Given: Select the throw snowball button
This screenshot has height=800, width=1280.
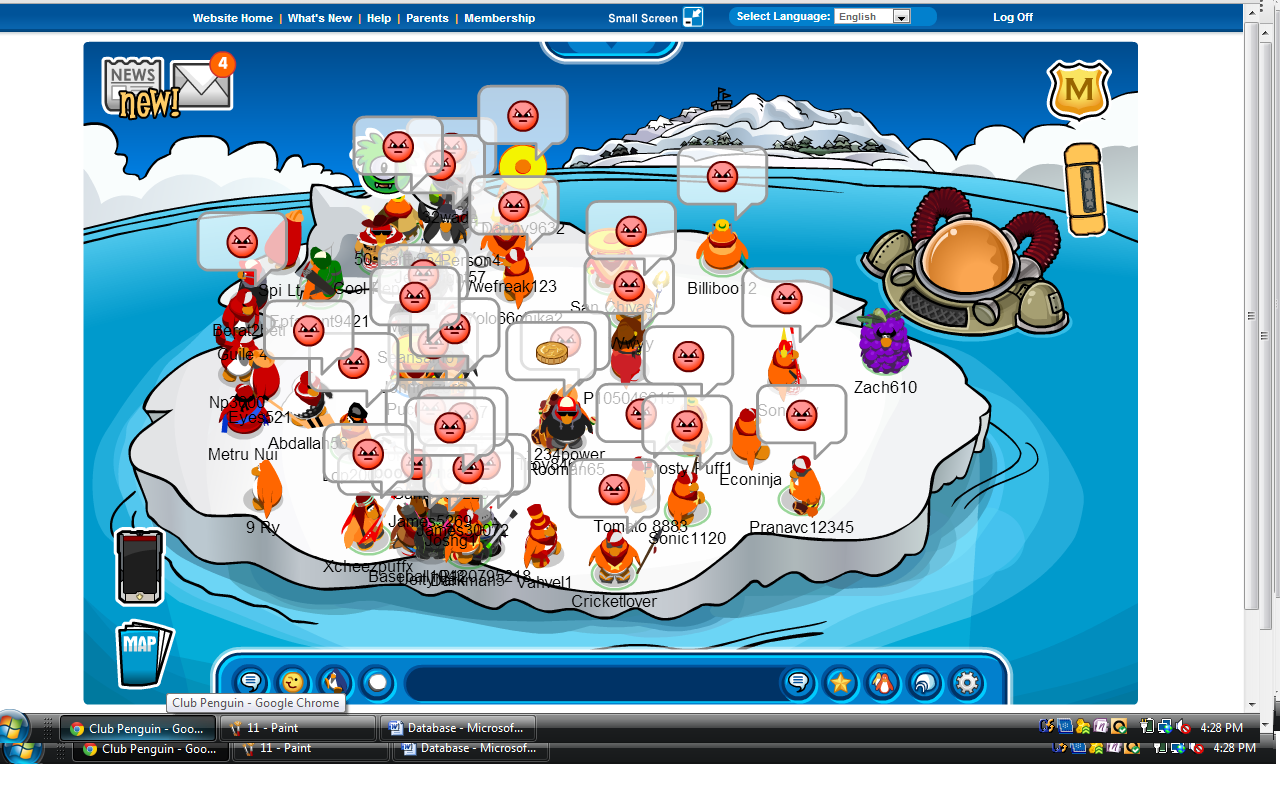Looking at the screenshot, I should click(377, 683).
